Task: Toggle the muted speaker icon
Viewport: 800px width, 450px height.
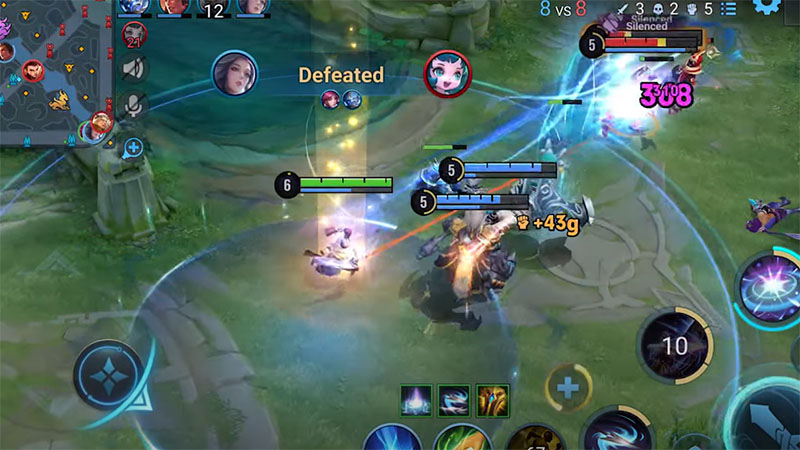Action: tap(133, 68)
